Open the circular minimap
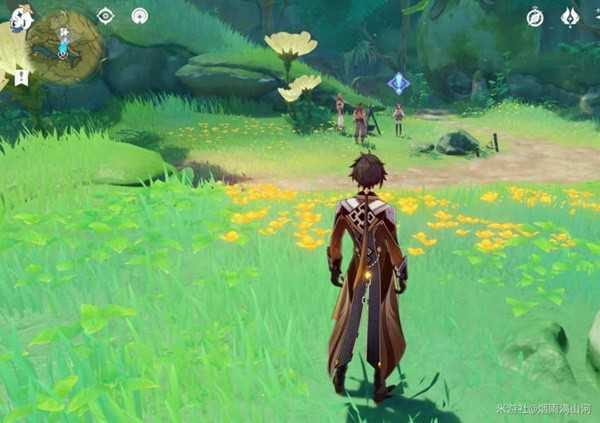Screen dimensions: 600x423 coord(66,47)
